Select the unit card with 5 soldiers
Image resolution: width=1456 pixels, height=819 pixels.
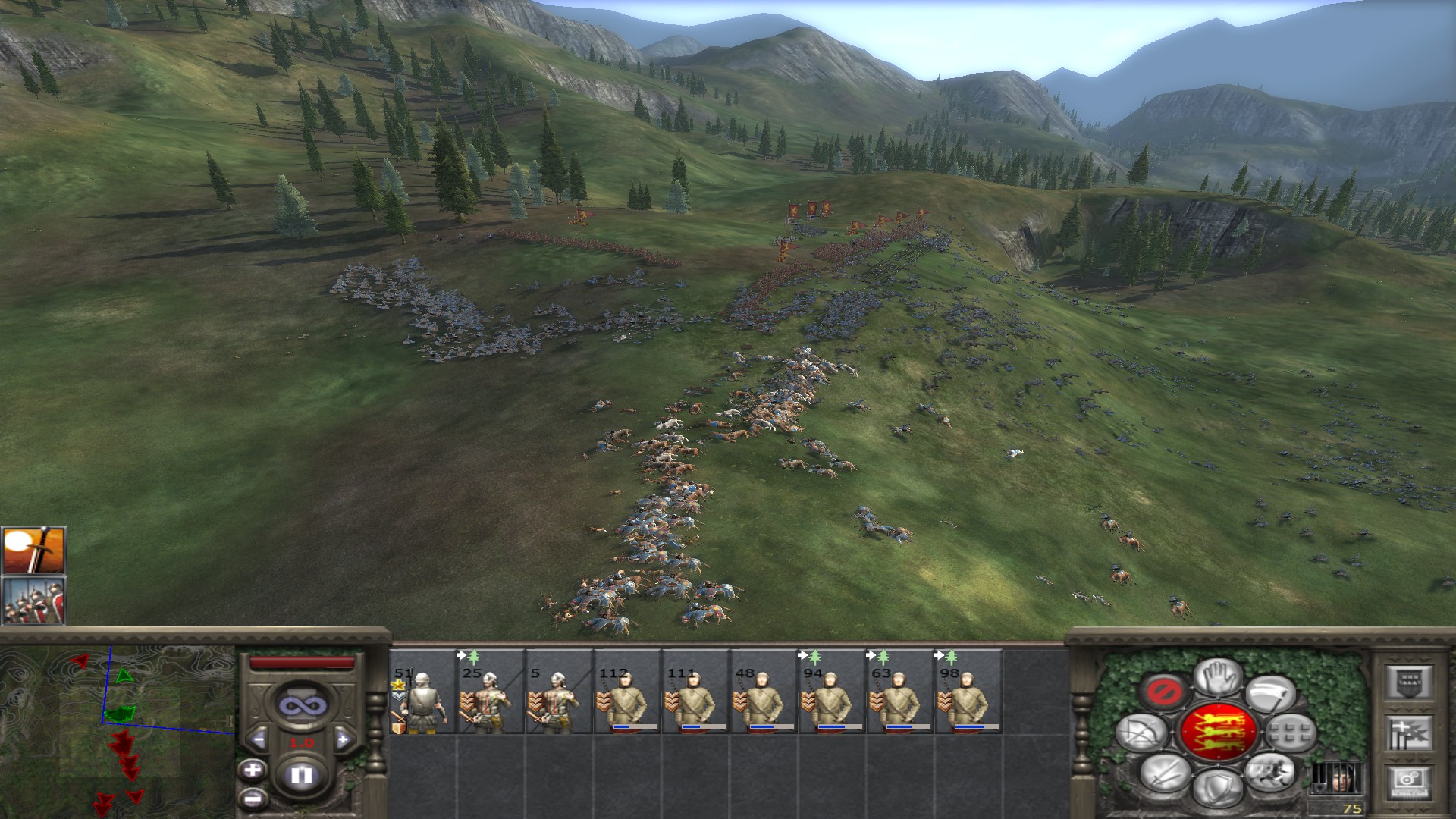559,691
